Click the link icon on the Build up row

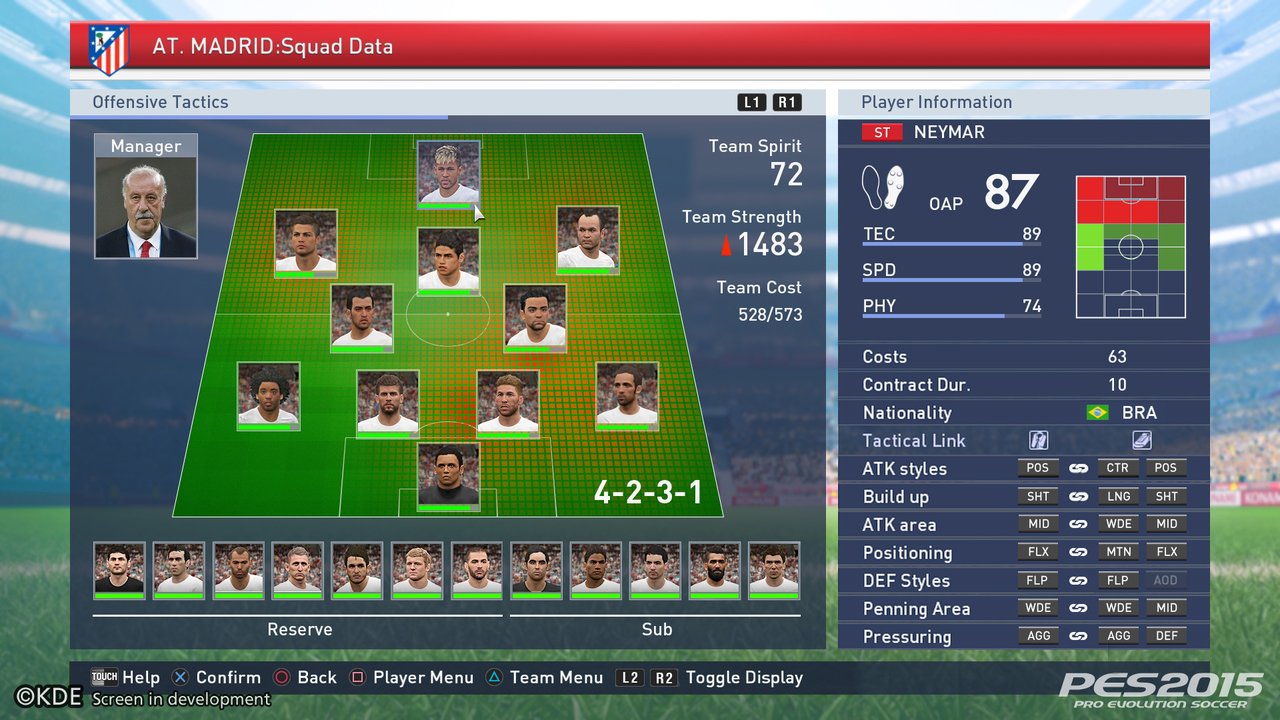tap(1078, 496)
